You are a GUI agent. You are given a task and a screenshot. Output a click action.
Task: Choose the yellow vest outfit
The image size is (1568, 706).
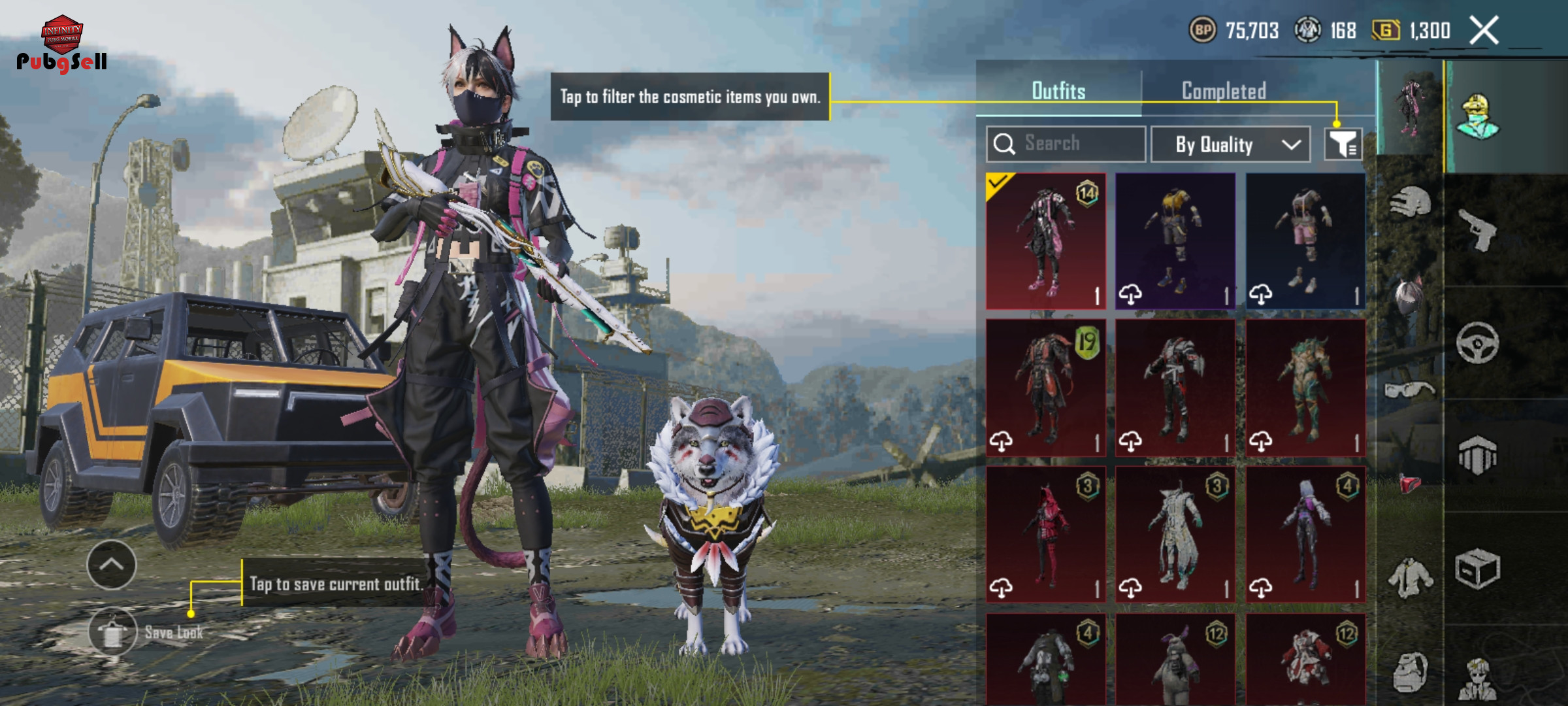point(1175,241)
